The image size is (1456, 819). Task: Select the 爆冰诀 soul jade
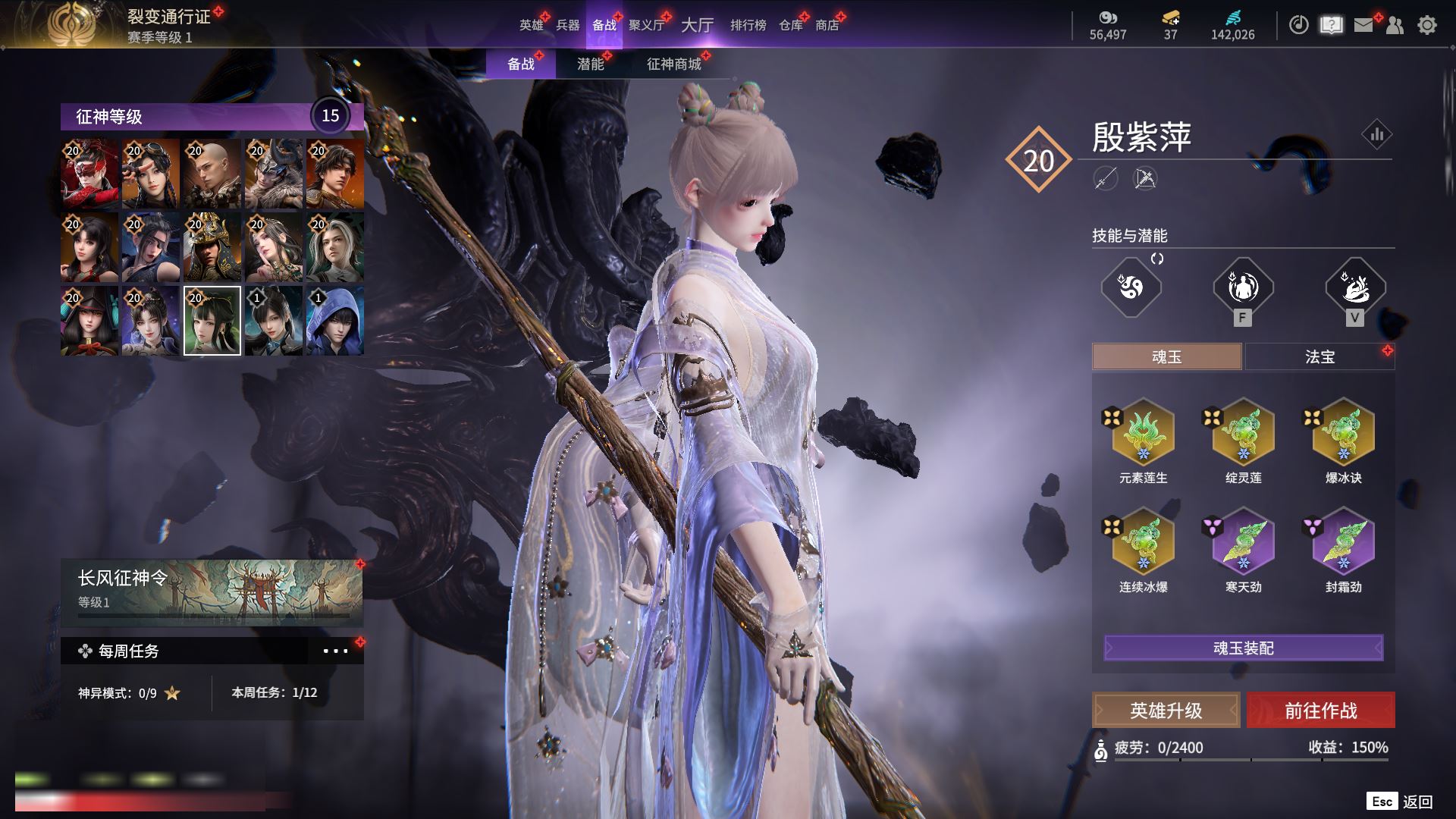[1343, 434]
